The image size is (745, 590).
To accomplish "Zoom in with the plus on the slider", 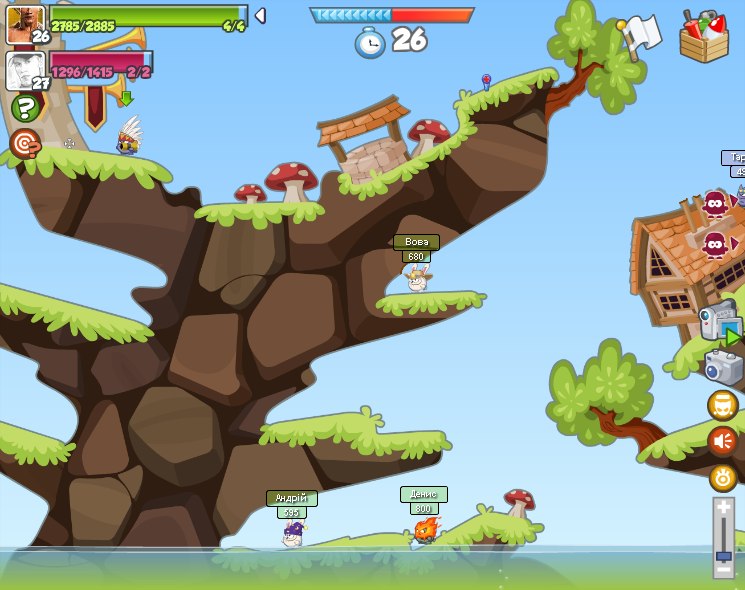I will tap(723, 508).
